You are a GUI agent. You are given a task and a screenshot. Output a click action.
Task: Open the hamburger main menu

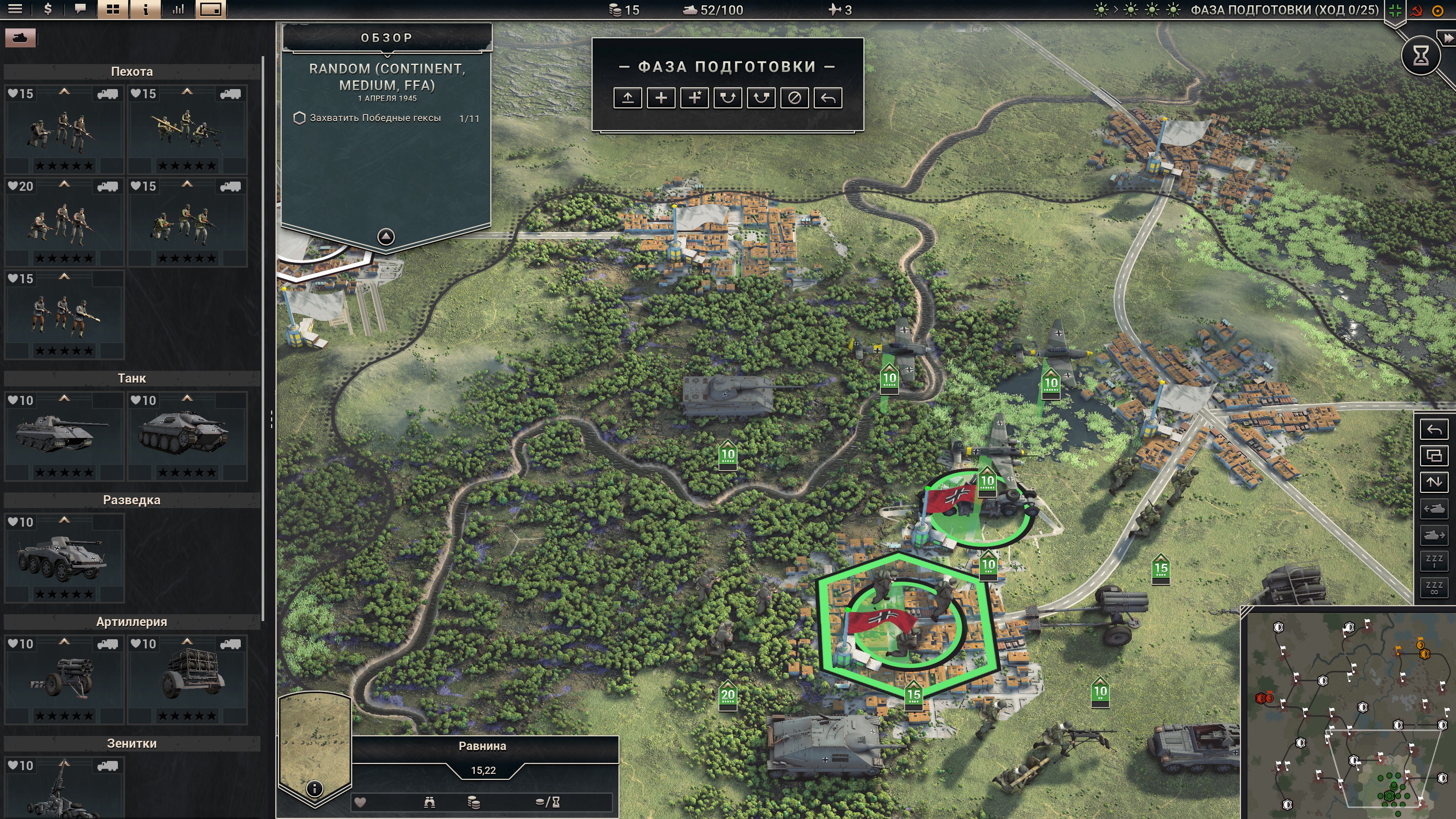tap(15, 9)
